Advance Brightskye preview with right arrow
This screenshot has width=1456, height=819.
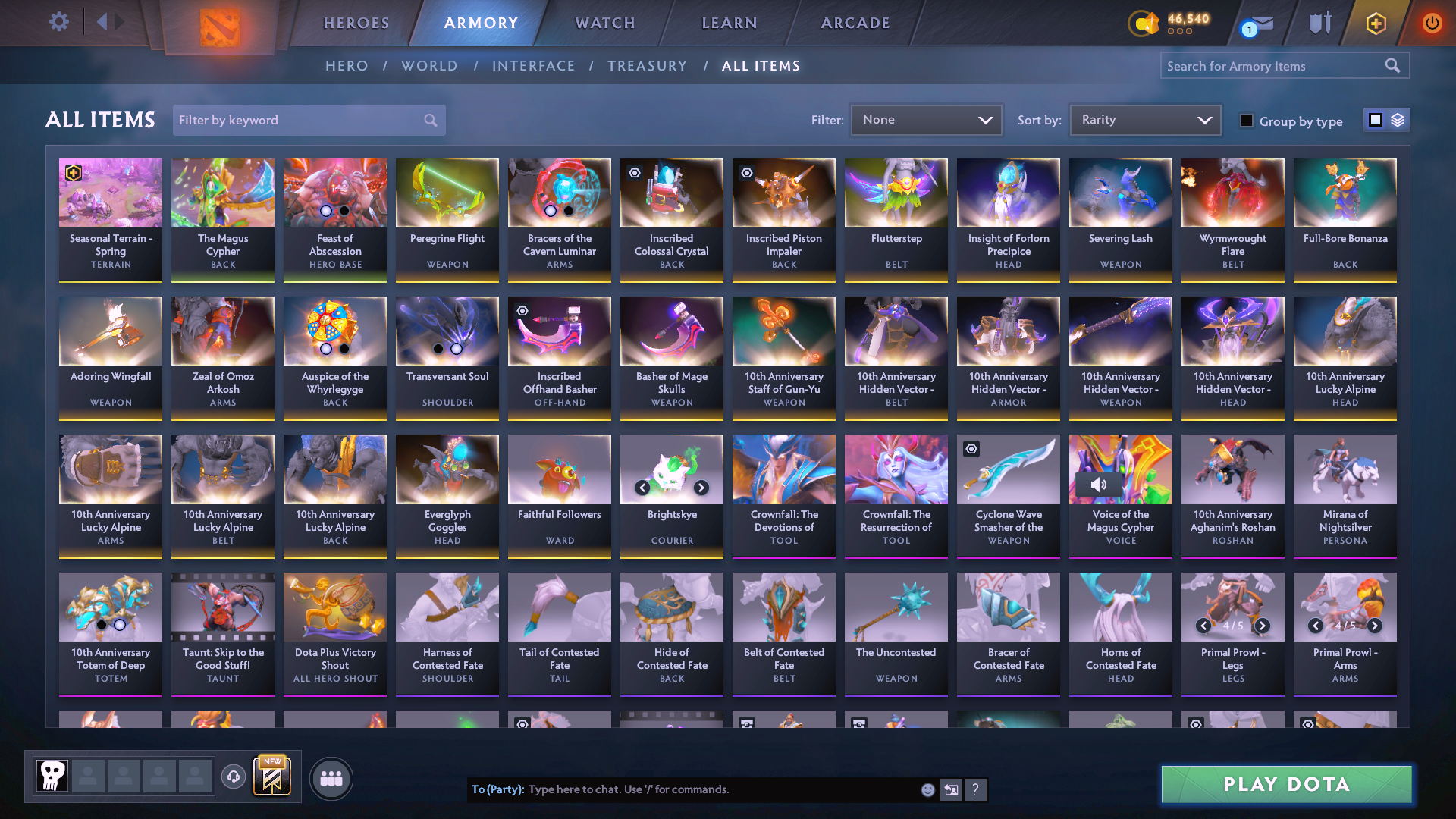[x=700, y=488]
